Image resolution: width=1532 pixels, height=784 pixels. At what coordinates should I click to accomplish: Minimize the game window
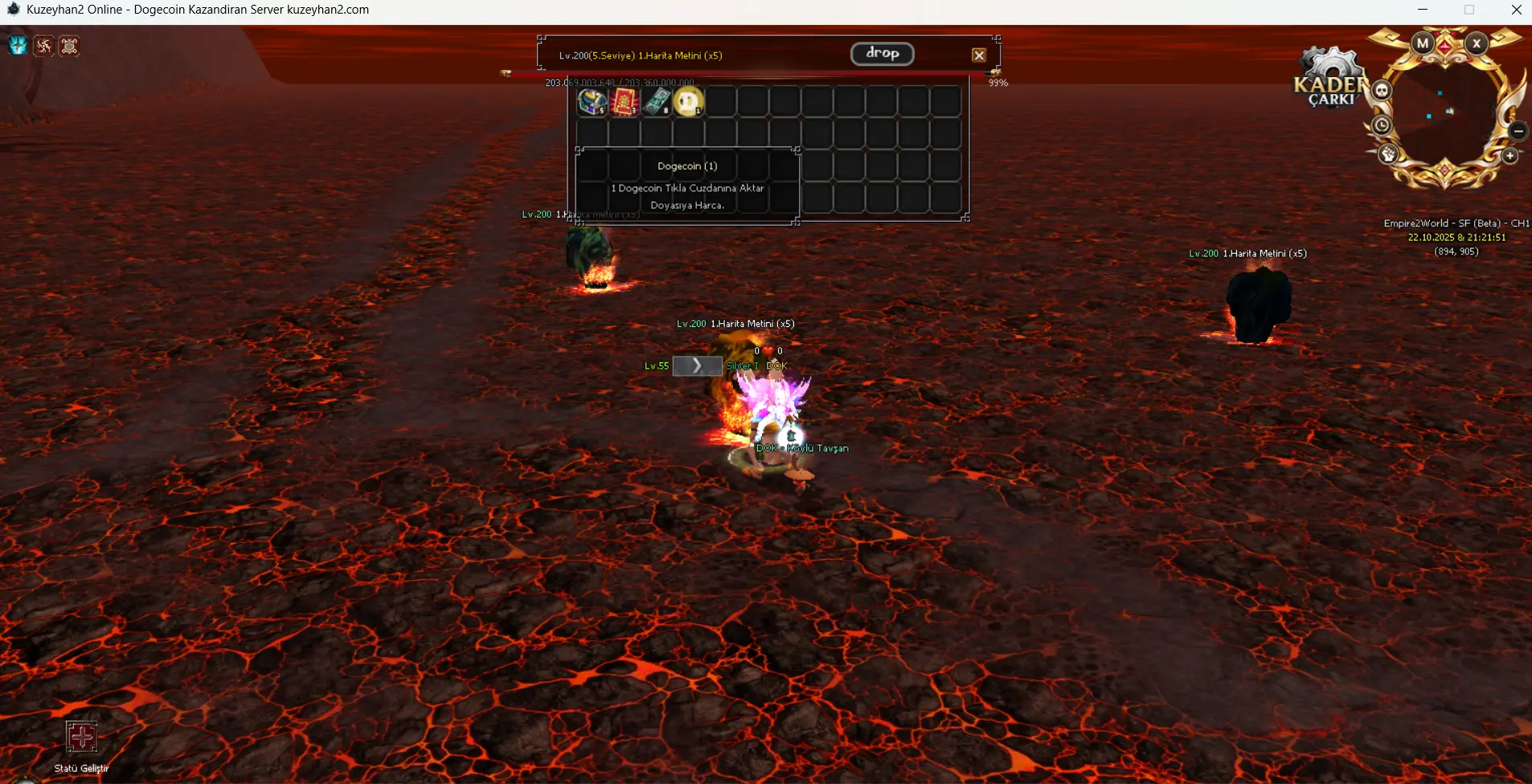[x=1423, y=10]
